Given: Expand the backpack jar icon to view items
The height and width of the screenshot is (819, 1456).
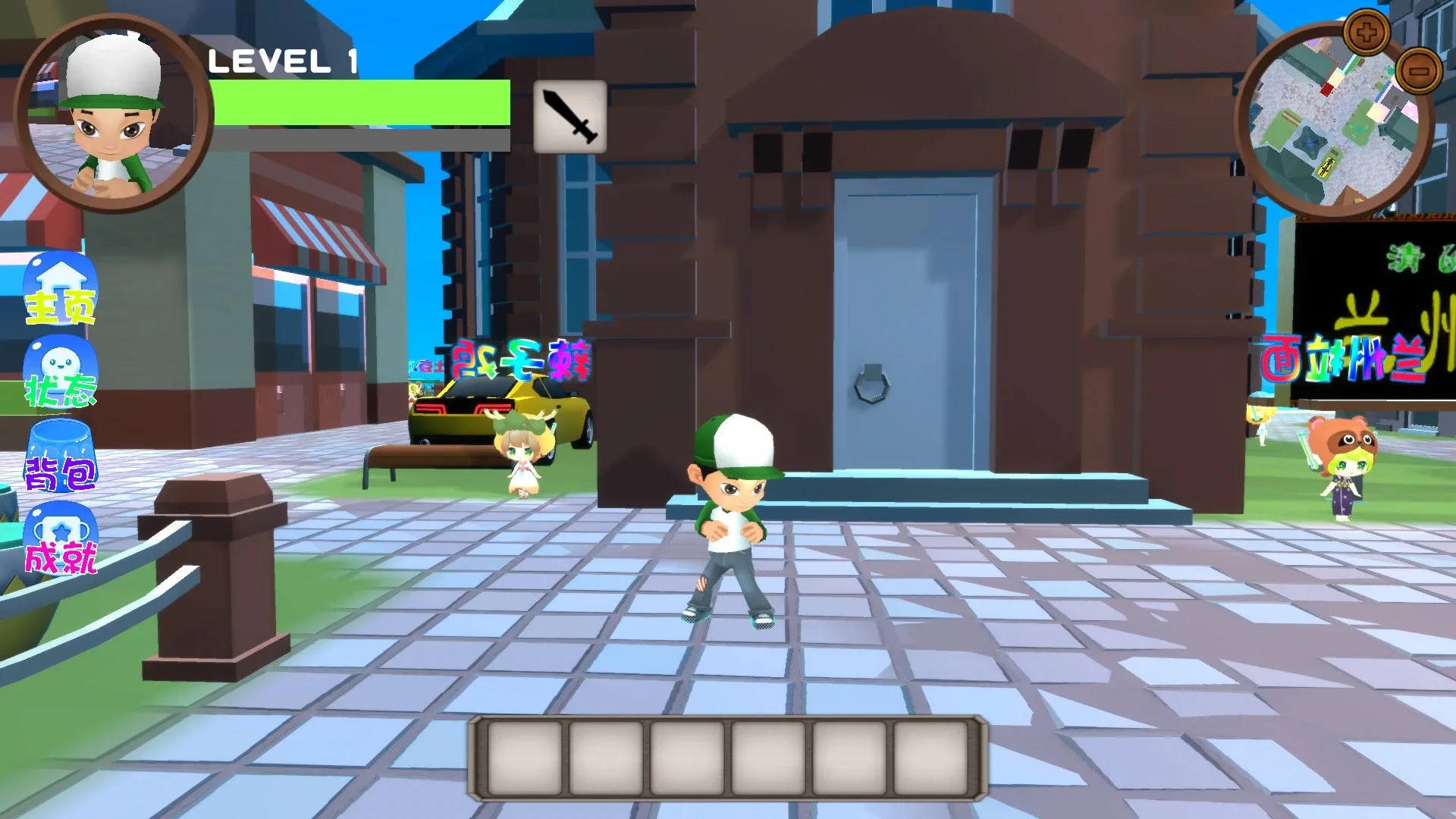Looking at the screenshot, I should [61, 455].
